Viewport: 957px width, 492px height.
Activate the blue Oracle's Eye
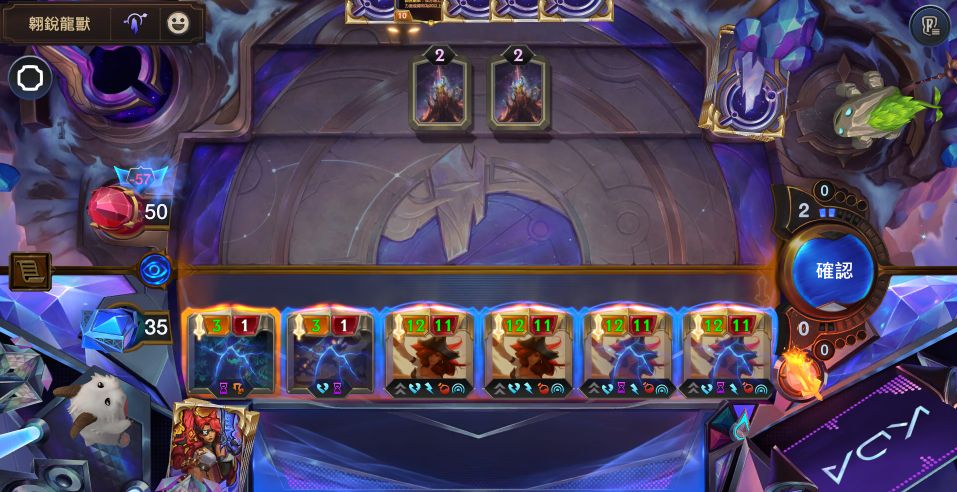point(155,271)
